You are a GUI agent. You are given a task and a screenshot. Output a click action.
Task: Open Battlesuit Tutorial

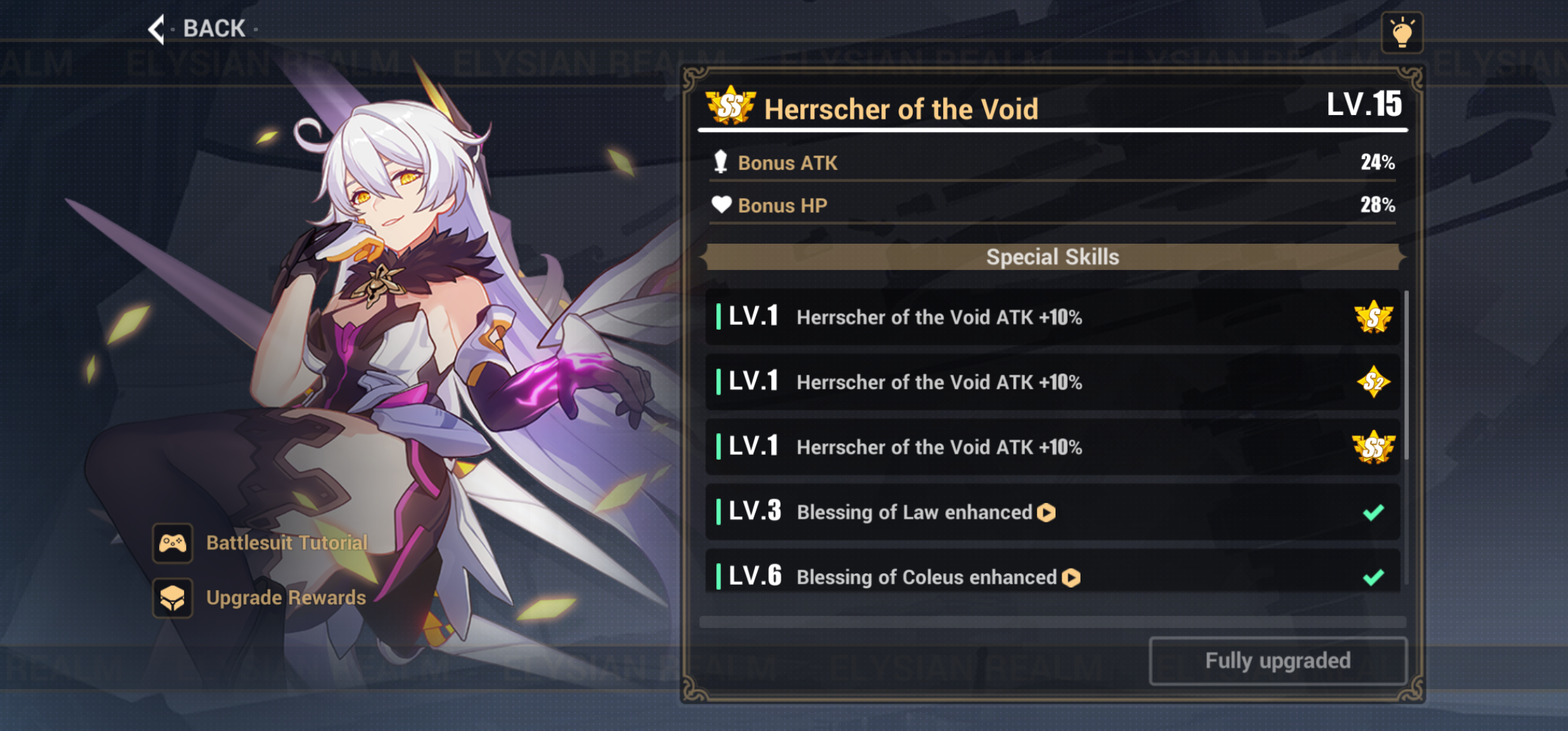pyautogui.click(x=286, y=543)
